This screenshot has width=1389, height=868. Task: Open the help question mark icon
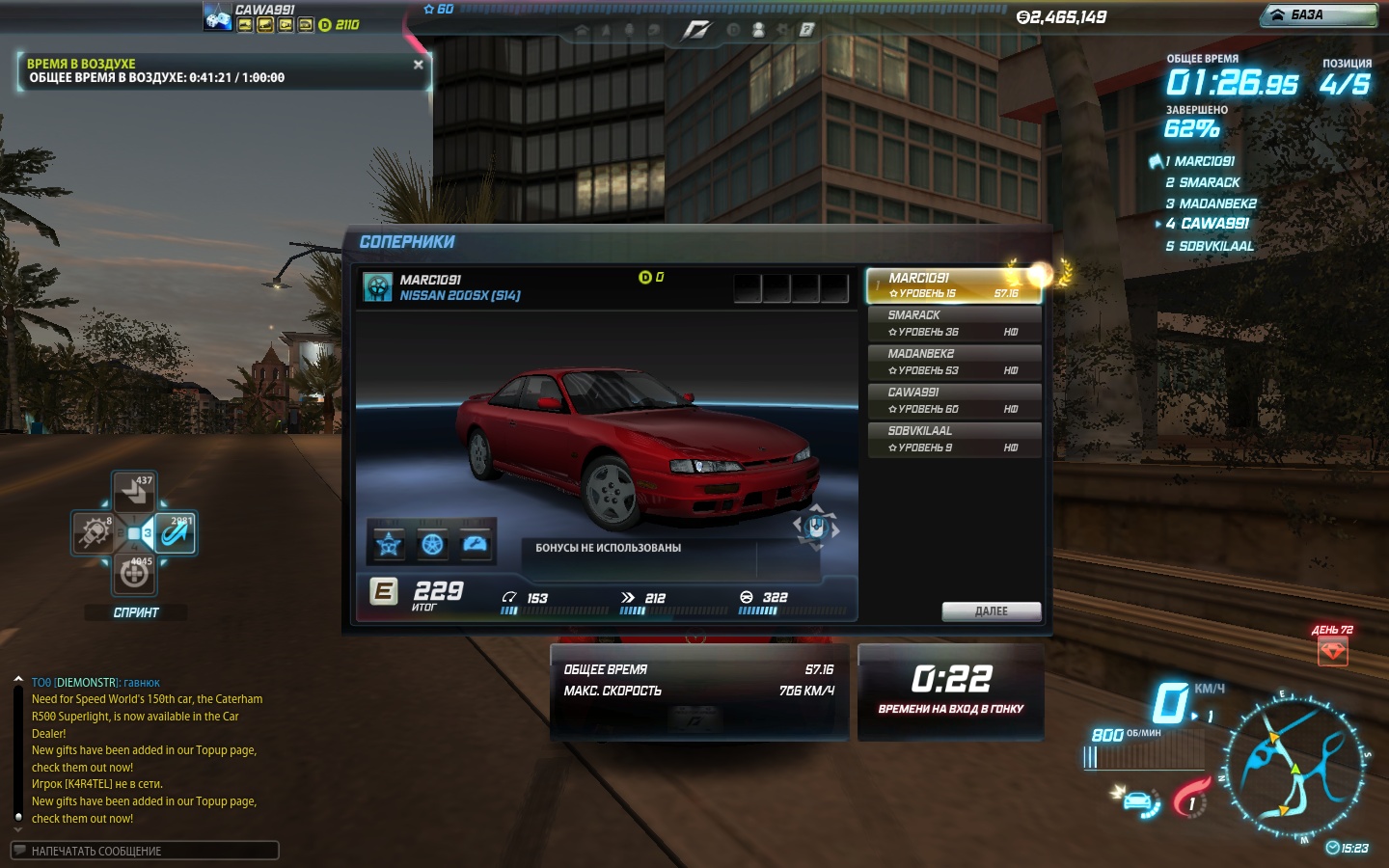coord(807,30)
